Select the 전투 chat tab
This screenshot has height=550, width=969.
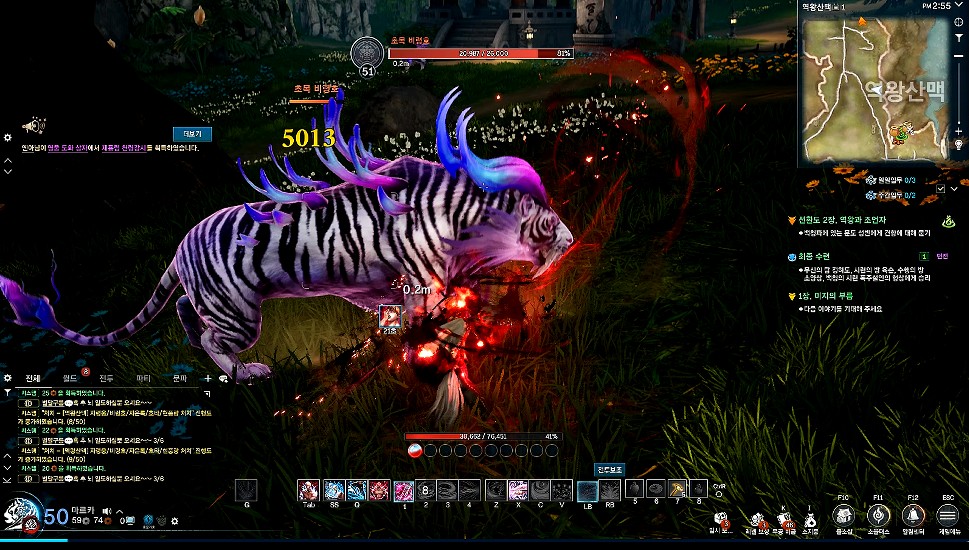click(x=107, y=378)
